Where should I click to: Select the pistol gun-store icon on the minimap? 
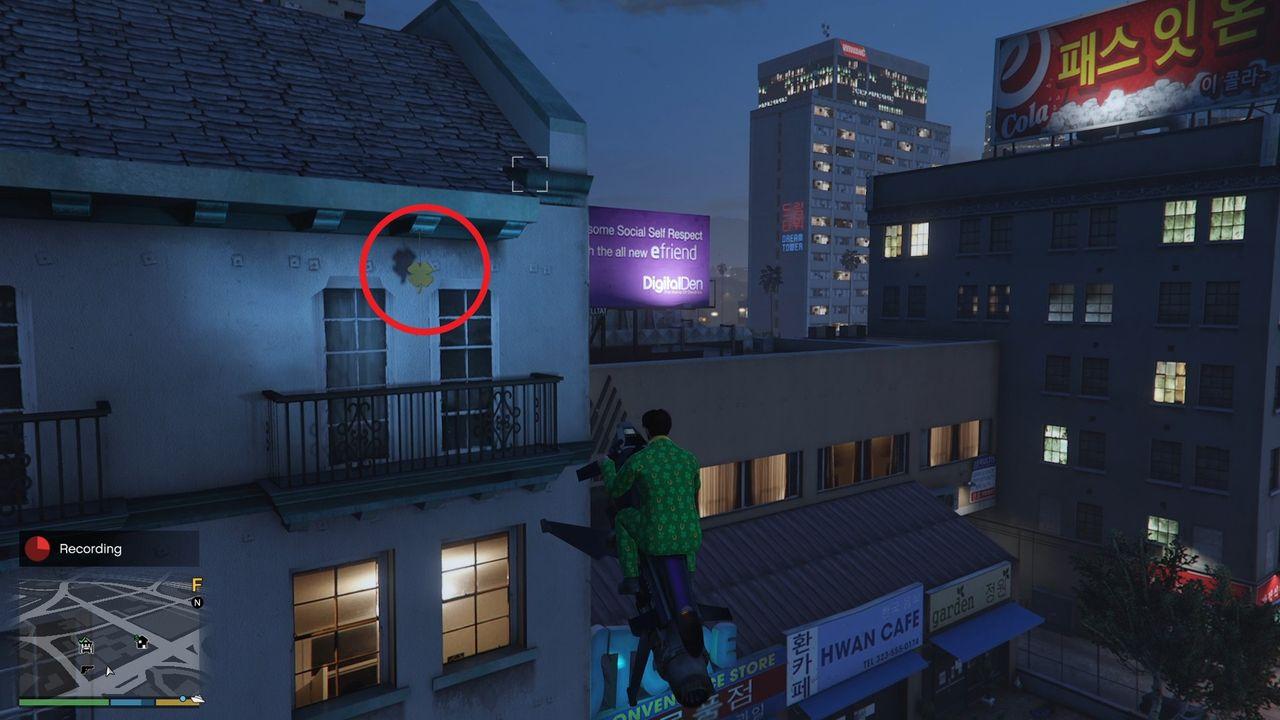coord(88,671)
